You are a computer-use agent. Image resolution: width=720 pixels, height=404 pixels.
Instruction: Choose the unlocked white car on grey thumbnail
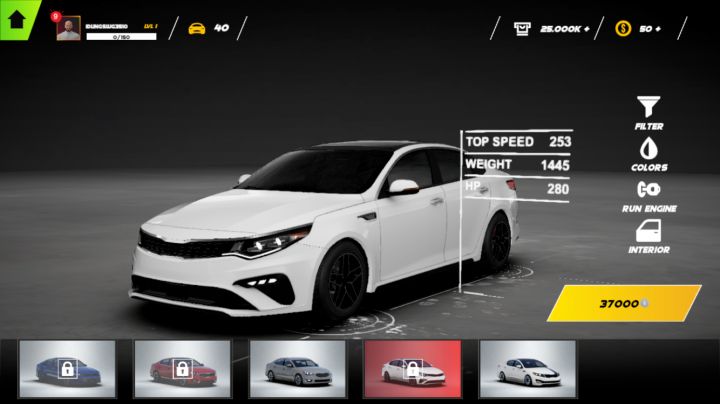527,369
